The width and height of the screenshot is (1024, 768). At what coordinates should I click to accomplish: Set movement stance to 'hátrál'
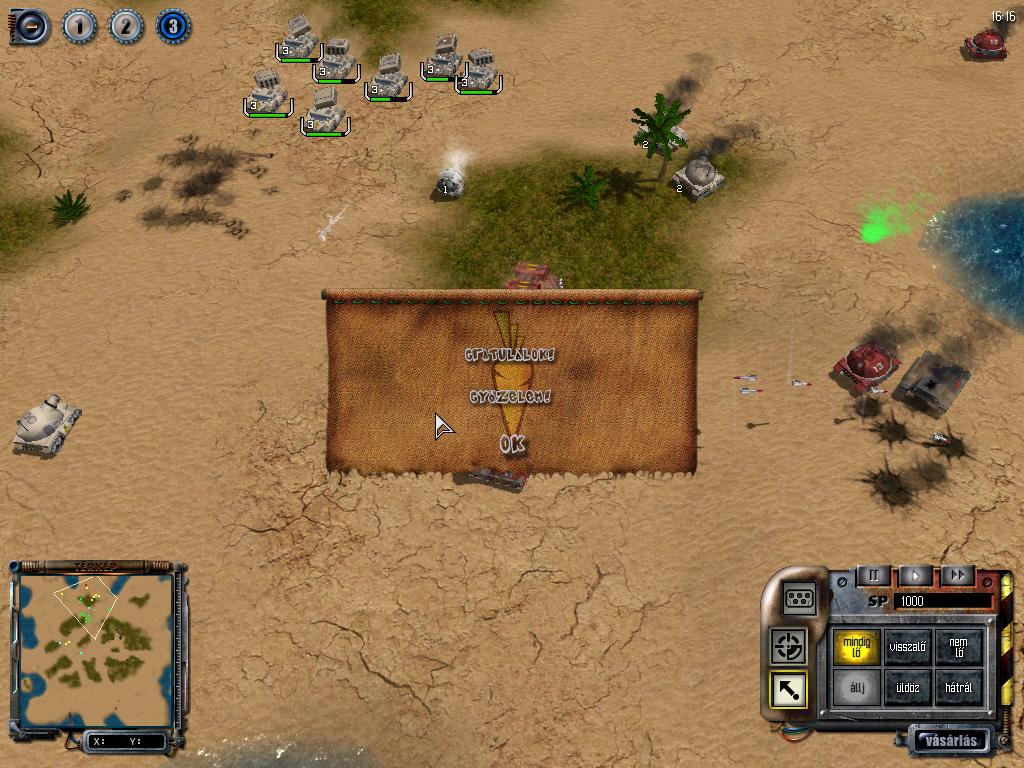(958, 688)
